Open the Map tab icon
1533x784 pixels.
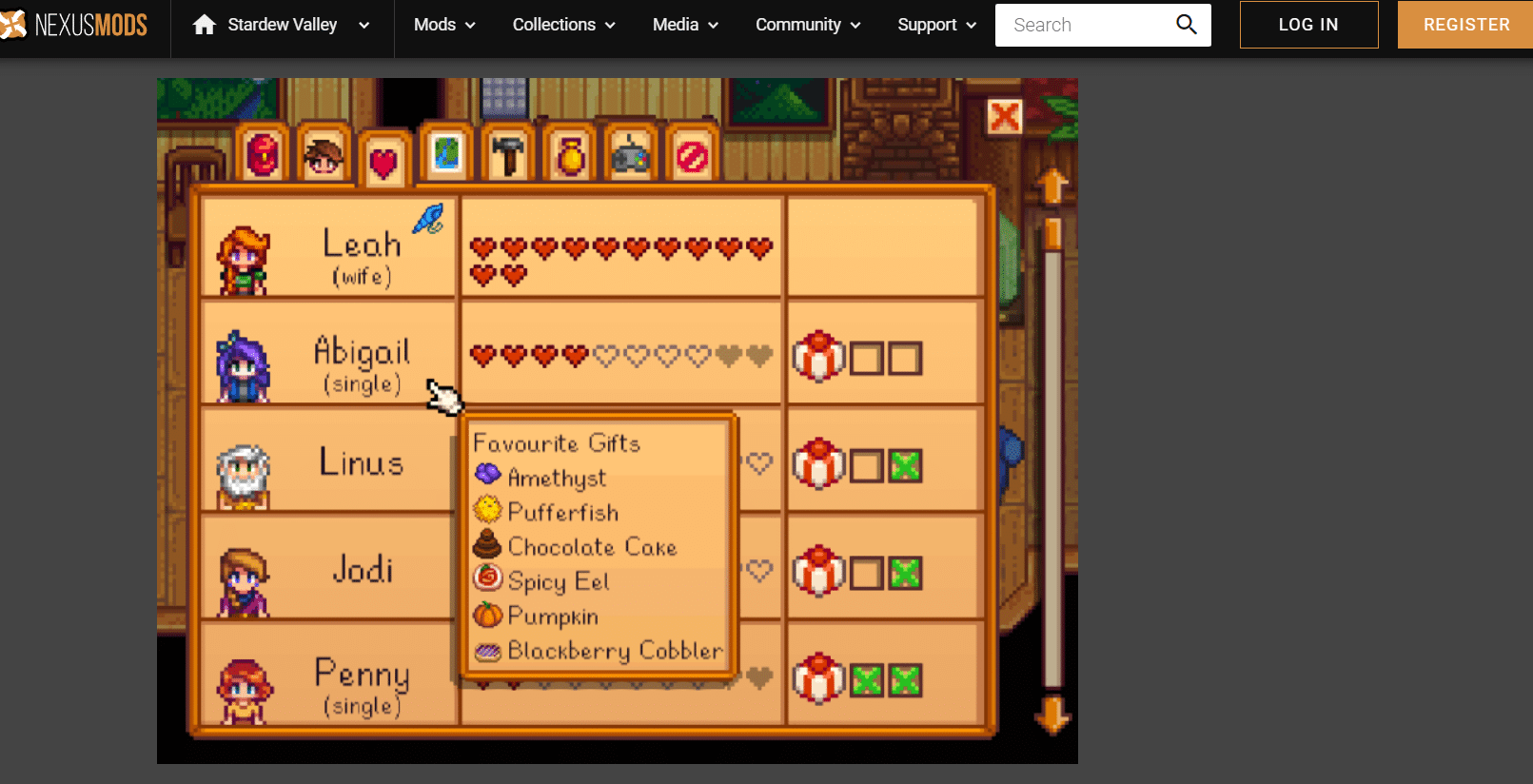click(446, 152)
